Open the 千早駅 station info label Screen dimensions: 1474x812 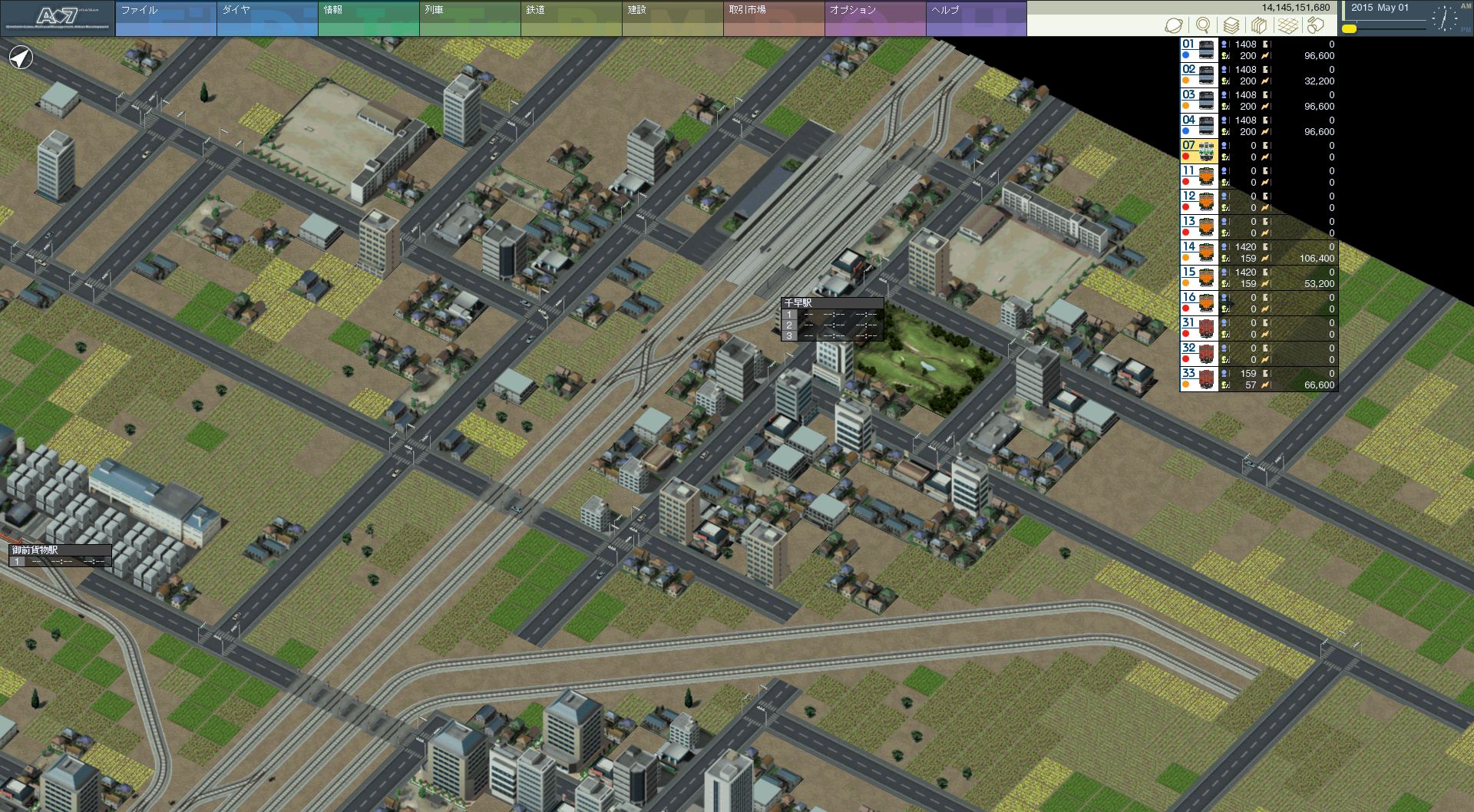(x=831, y=303)
